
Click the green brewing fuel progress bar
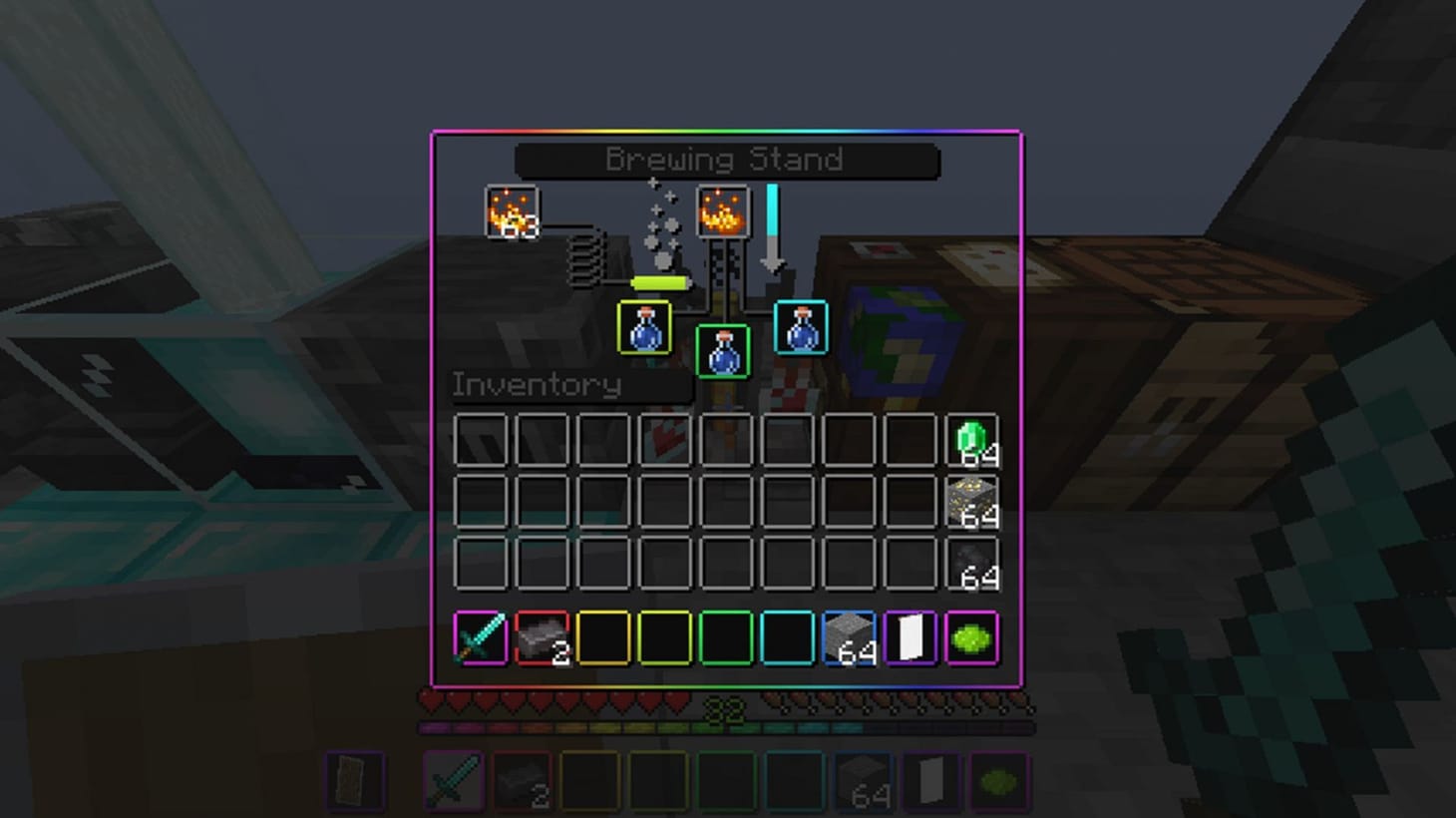658,282
